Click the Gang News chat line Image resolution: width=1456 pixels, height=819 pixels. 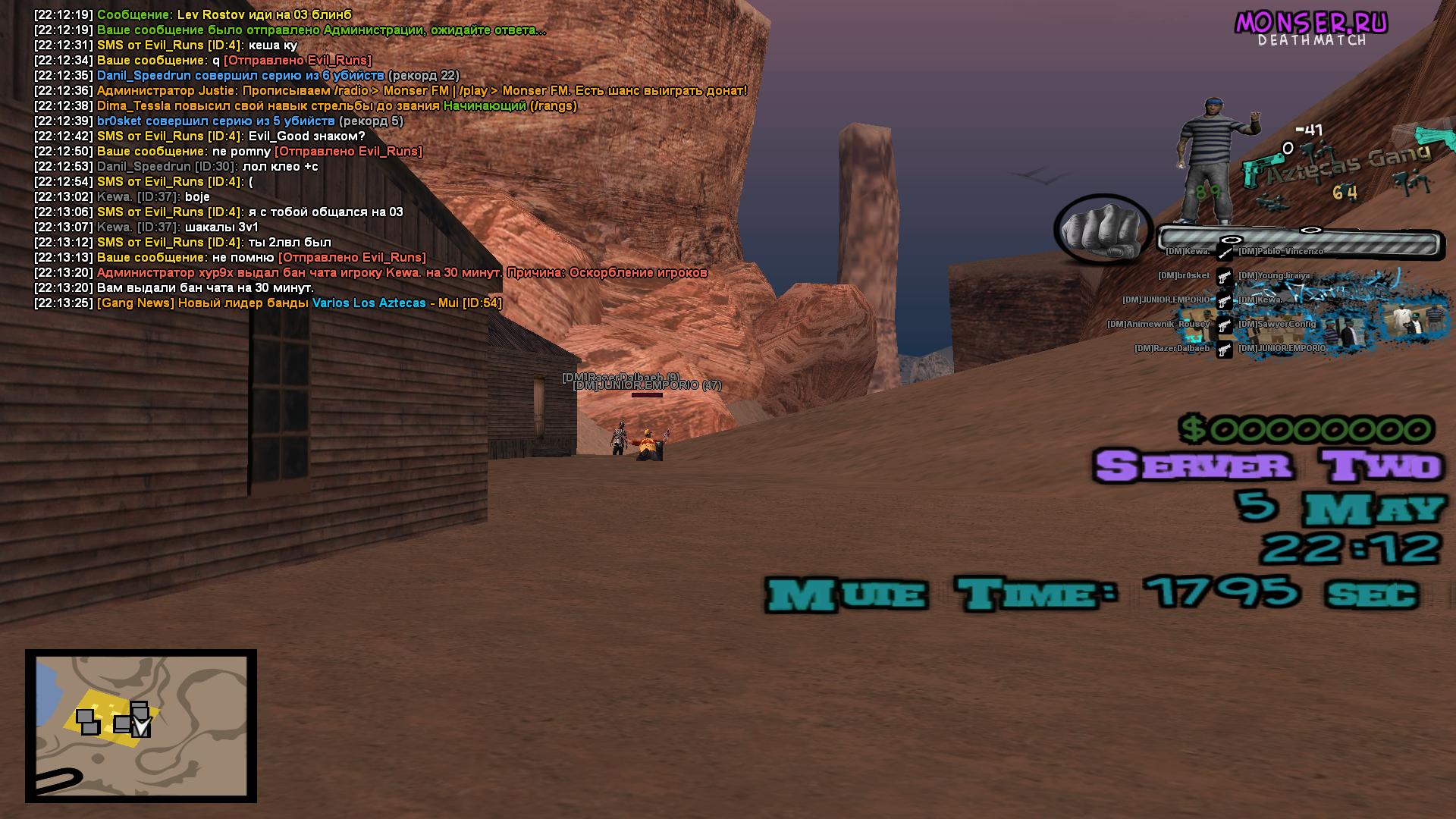pos(299,303)
